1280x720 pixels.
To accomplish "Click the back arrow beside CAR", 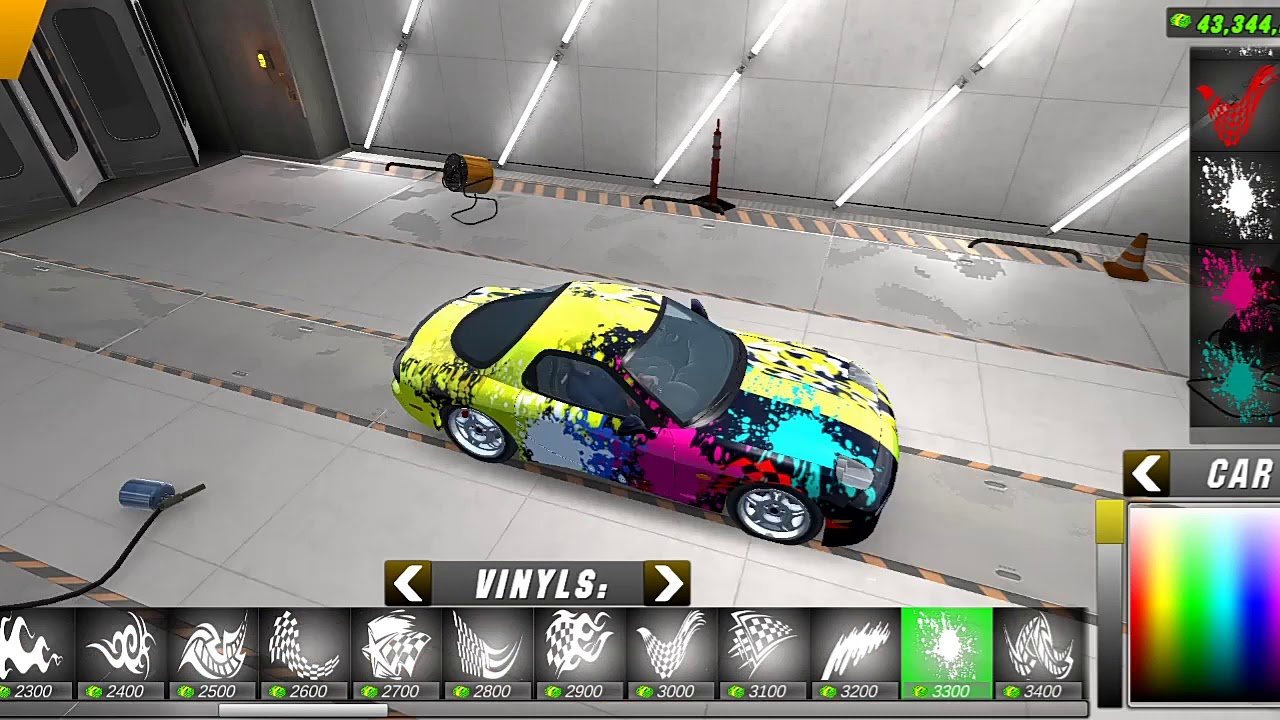I will [x=1147, y=474].
